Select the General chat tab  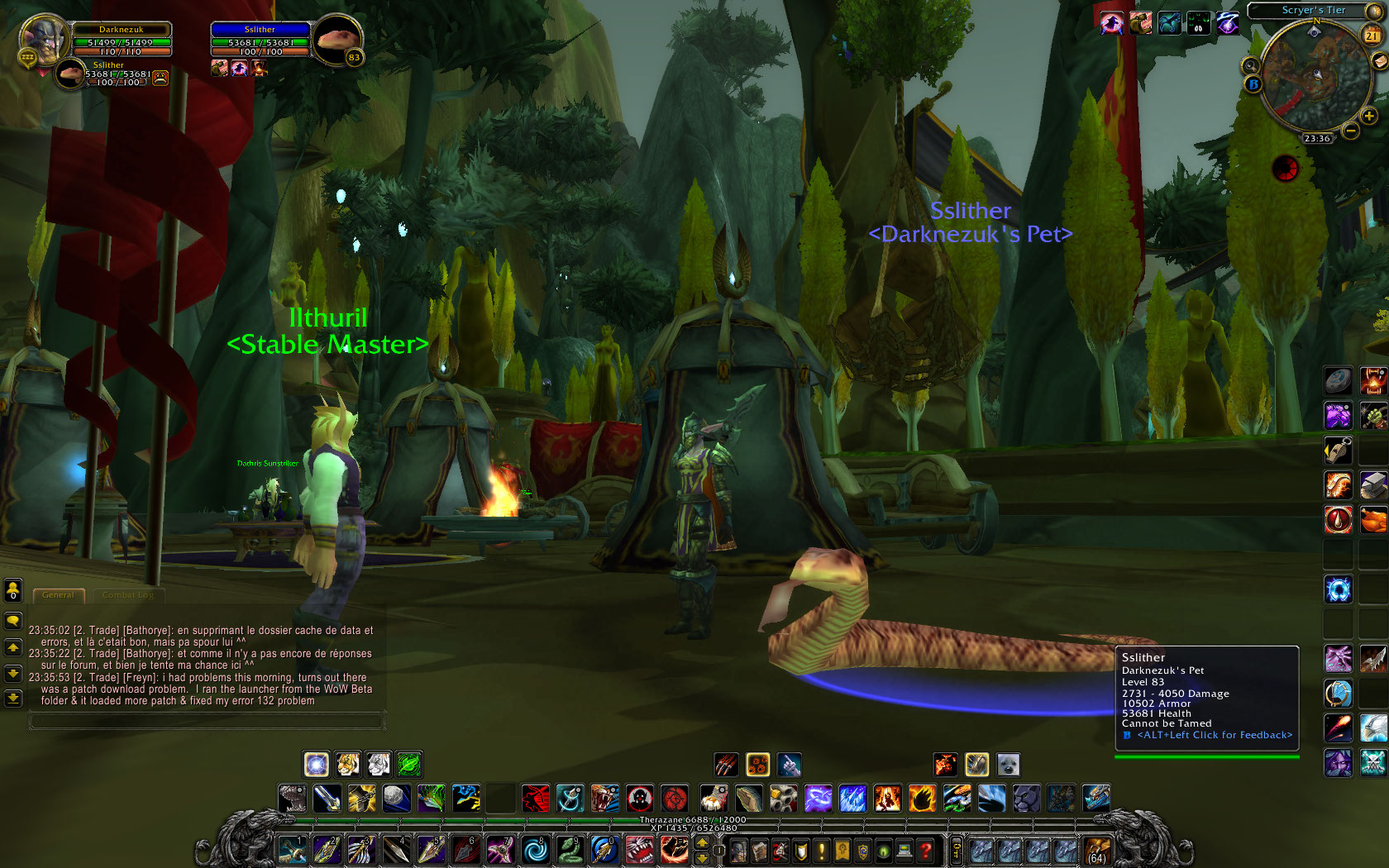point(58,595)
